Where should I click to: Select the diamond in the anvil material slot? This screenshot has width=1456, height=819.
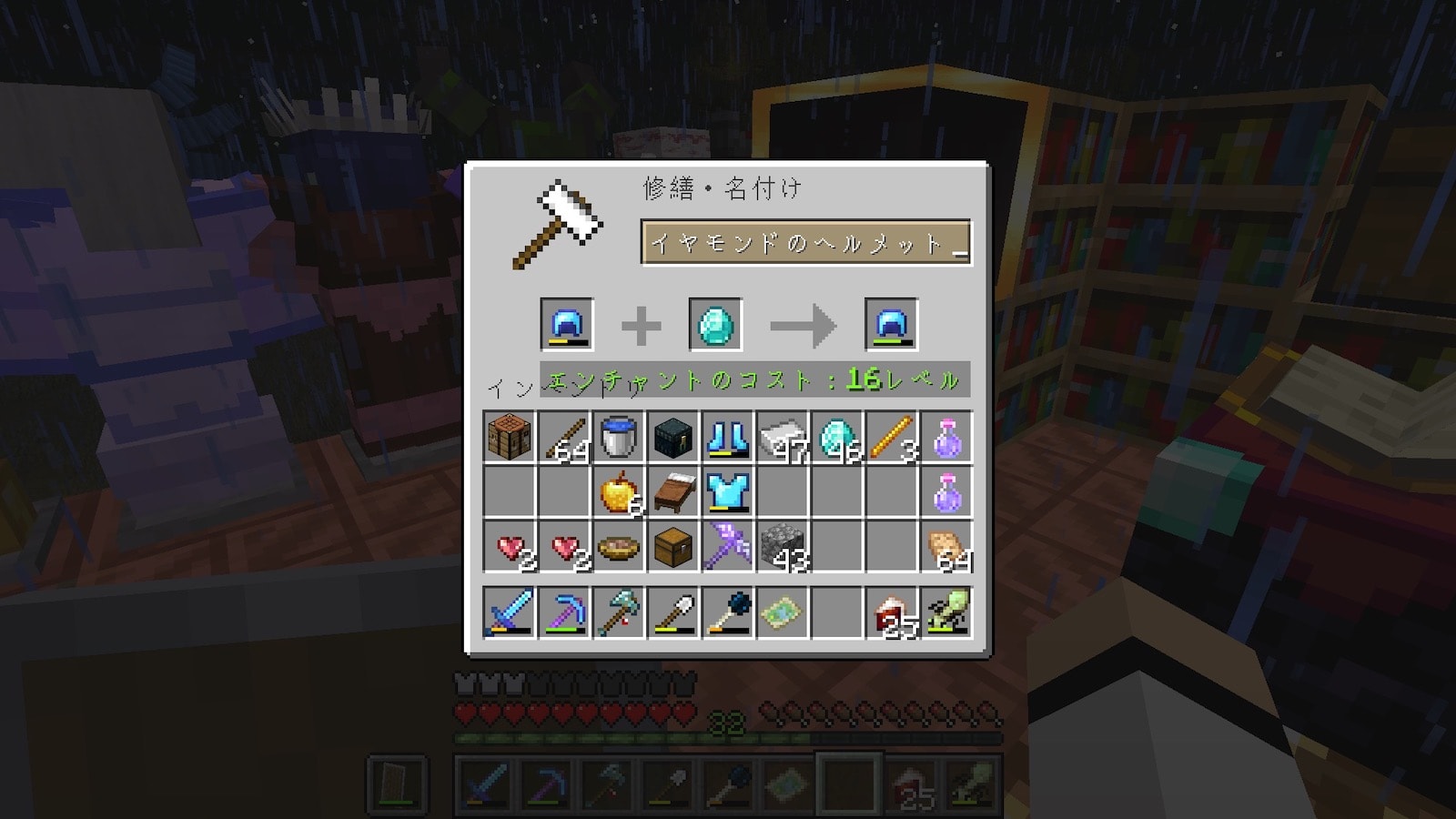coord(715,325)
